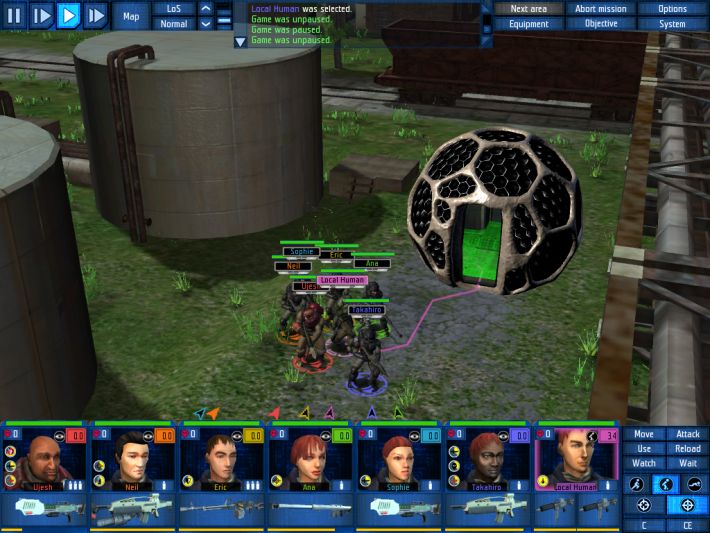Viewport: 710px width, 533px height.
Task: Toggle the LoS display button
Action: point(173,9)
